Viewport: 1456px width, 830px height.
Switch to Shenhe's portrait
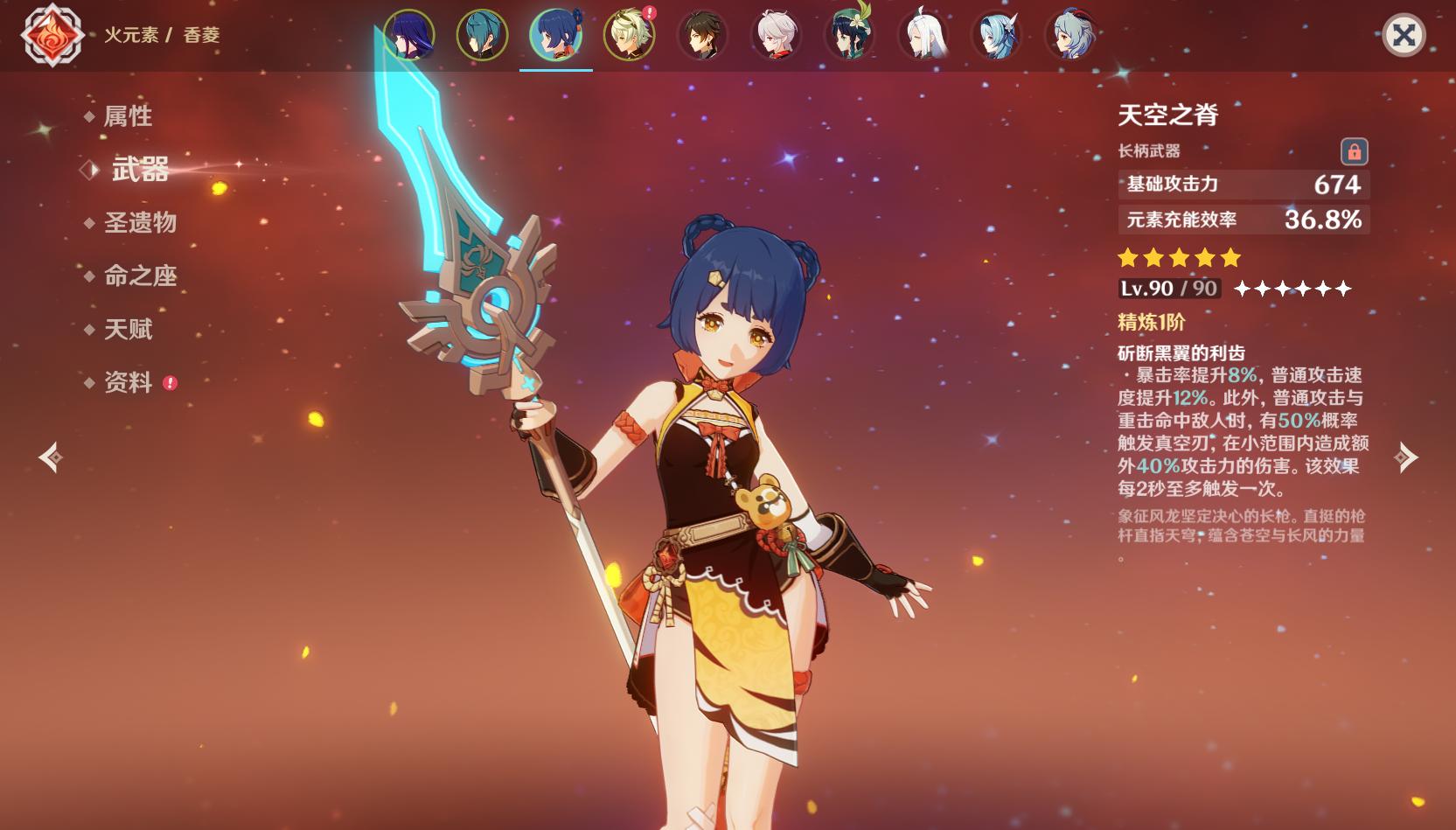click(x=923, y=35)
